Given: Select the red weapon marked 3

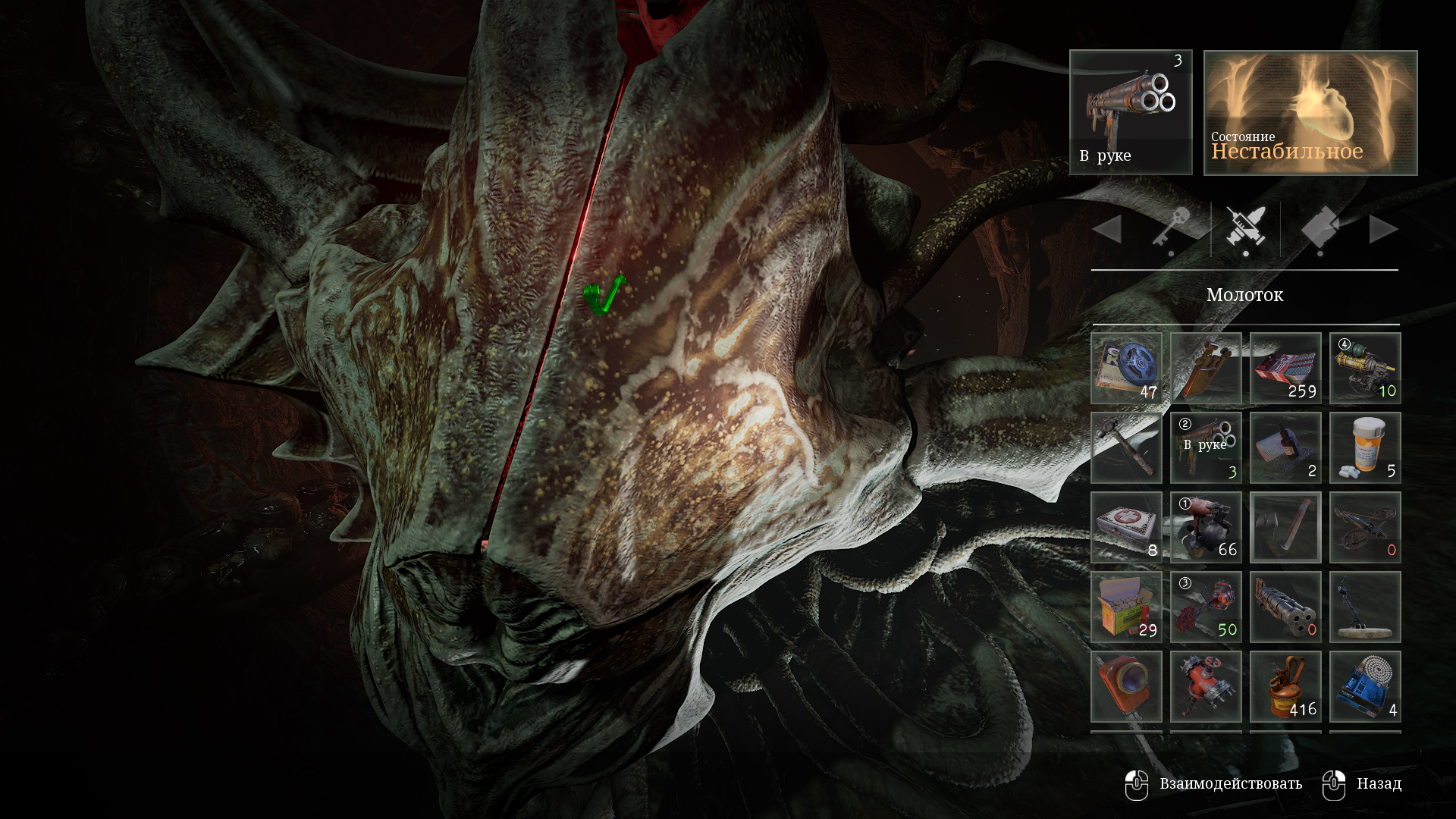Looking at the screenshot, I should point(1206,607).
